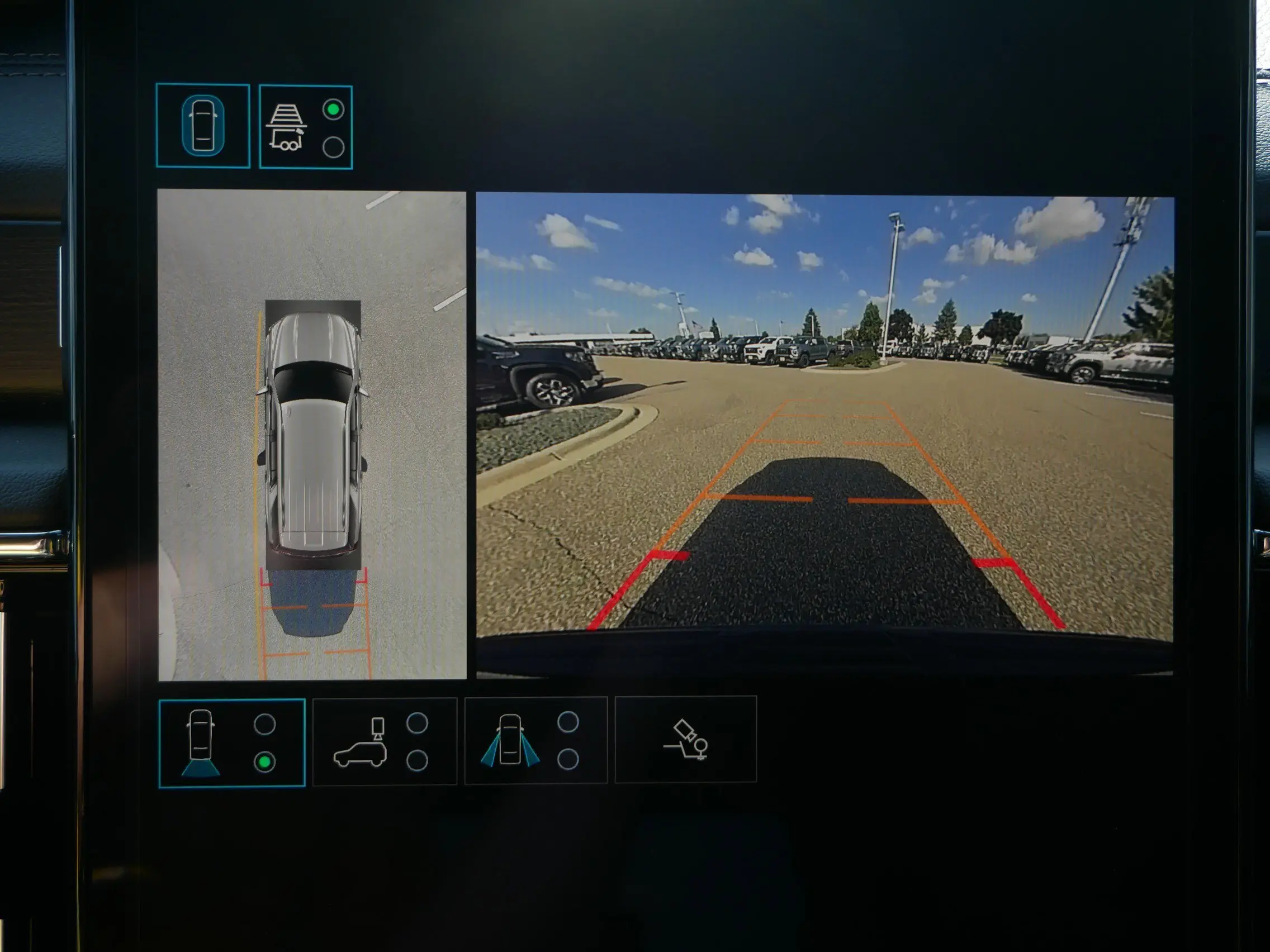Open the side profile camera view

click(385, 741)
